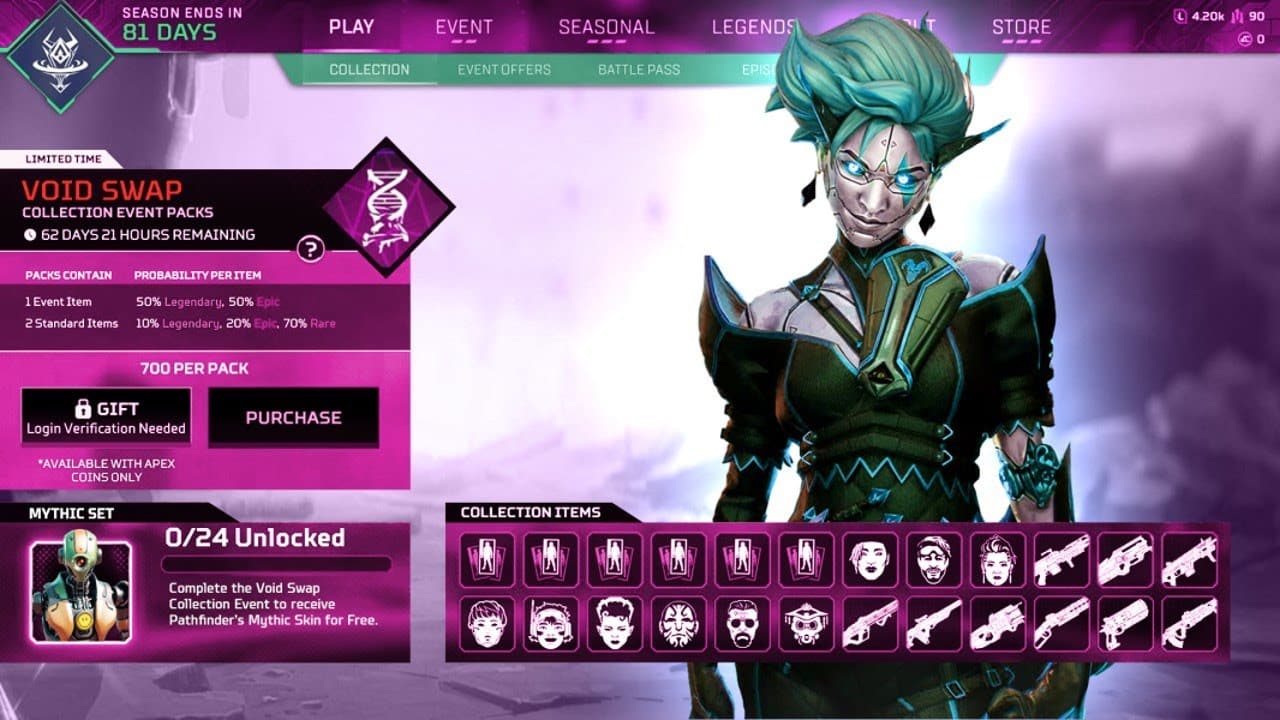Switch to the BATTLE PASS subtab
The width and height of the screenshot is (1280, 720).
click(641, 70)
